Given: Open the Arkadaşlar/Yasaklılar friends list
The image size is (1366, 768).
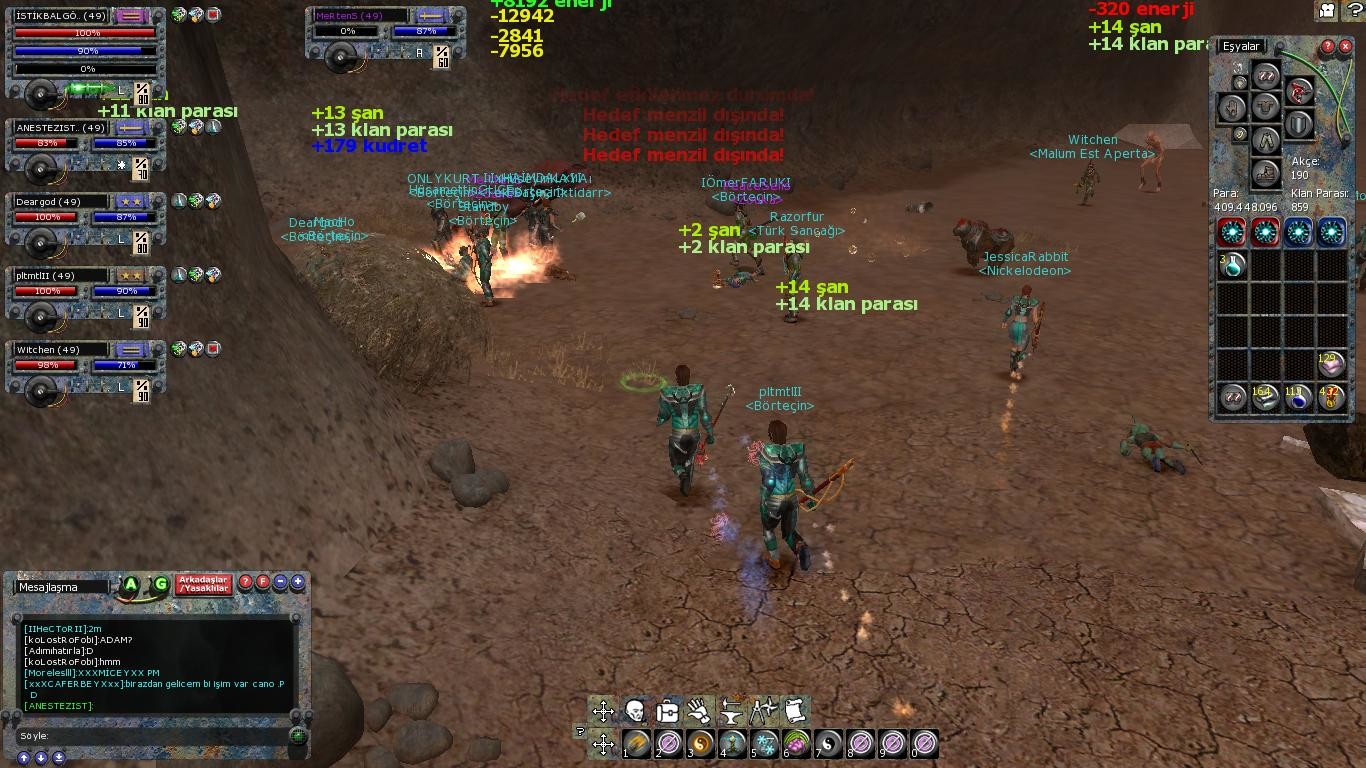Looking at the screenshot, I should (x=203, y=584).
